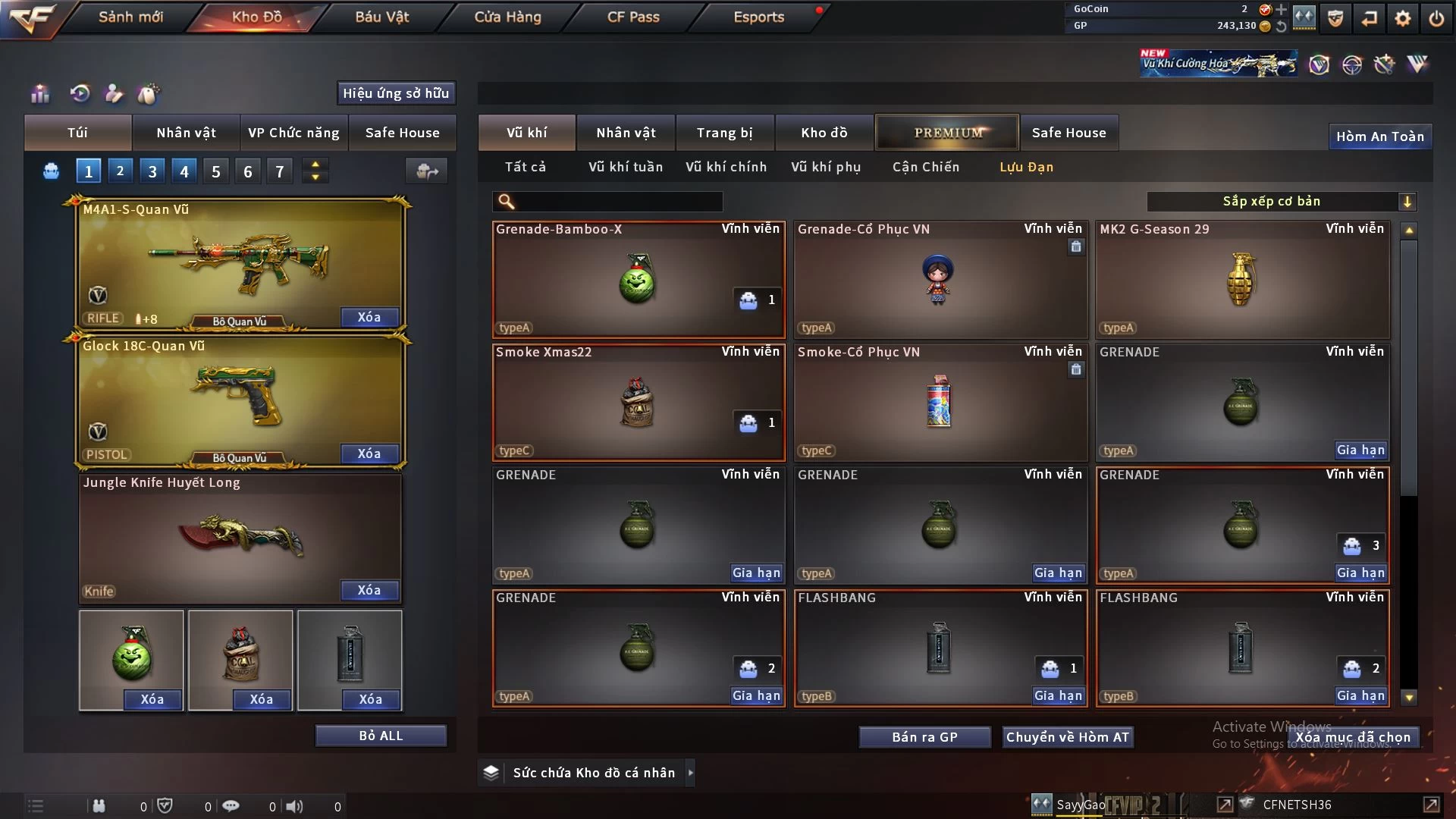Click the Bán ra GP button
This screenshot has width=1456, height=819.
pos(924,737)
